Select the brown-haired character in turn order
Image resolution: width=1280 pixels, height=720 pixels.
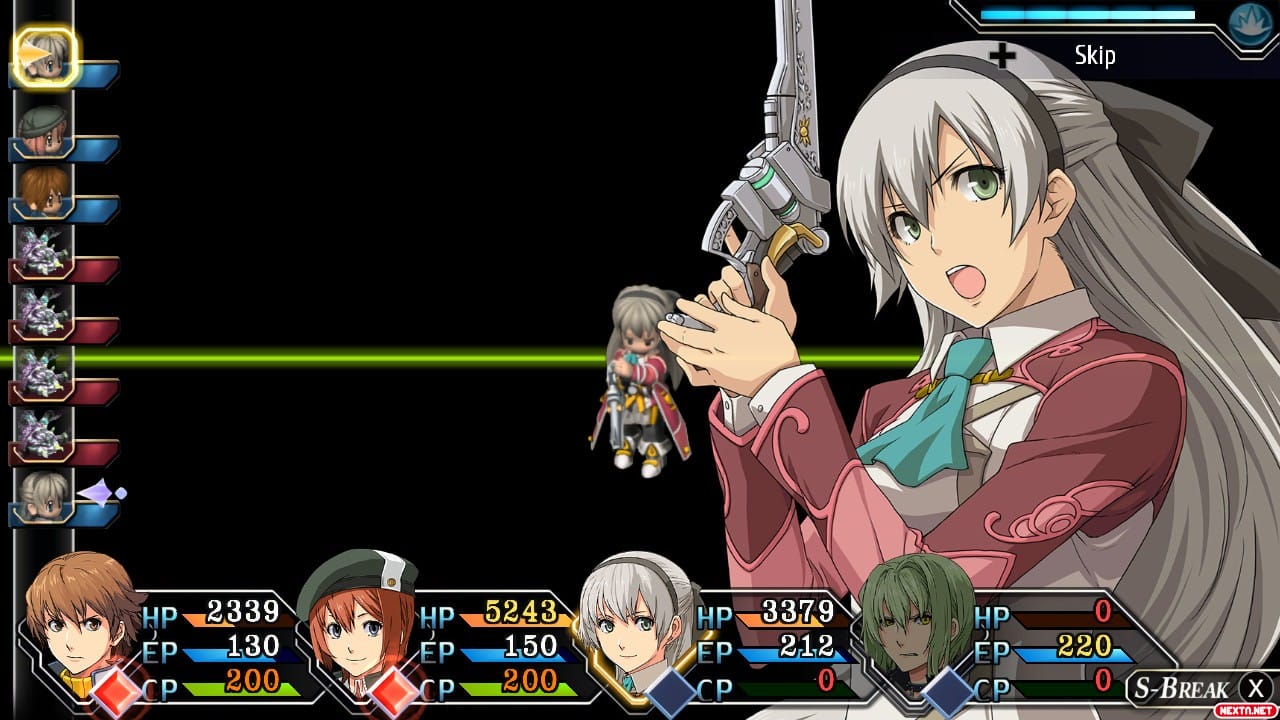coord(44,192)
